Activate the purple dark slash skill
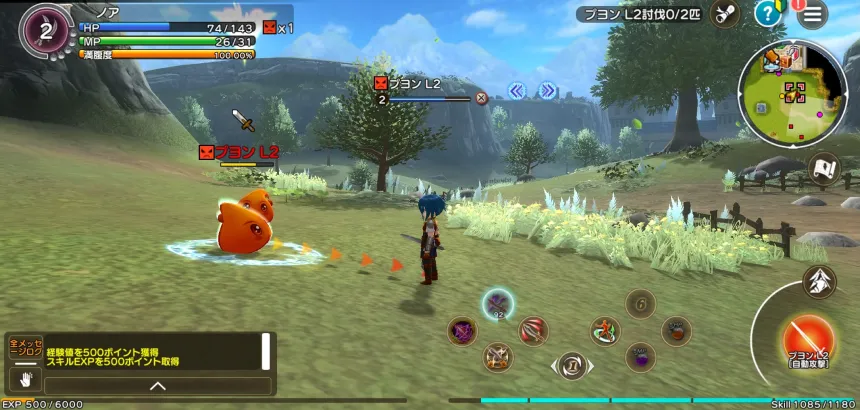860x410 pixels. [462, 331]
